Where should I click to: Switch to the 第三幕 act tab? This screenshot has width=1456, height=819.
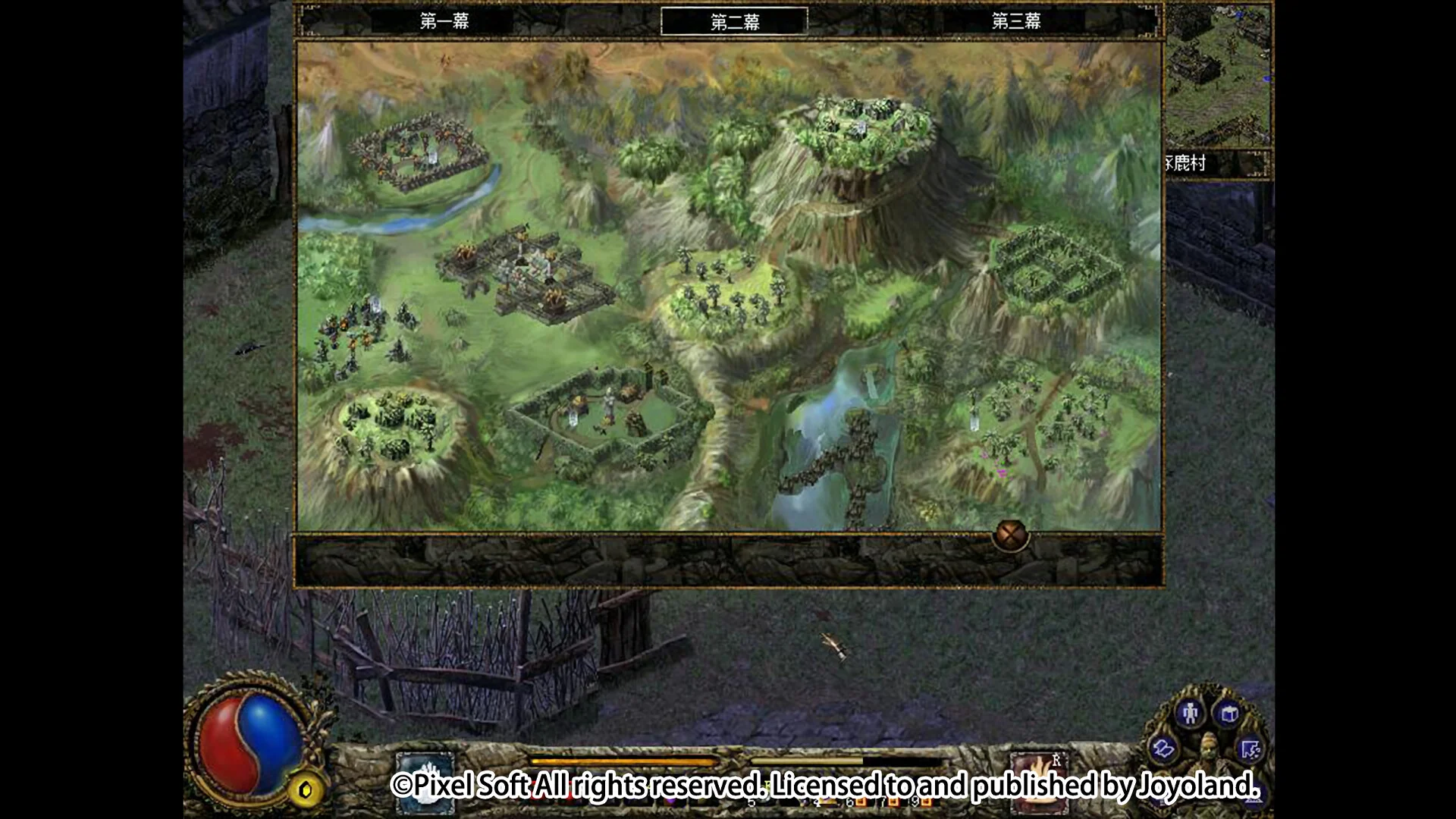coord(1016,22)
